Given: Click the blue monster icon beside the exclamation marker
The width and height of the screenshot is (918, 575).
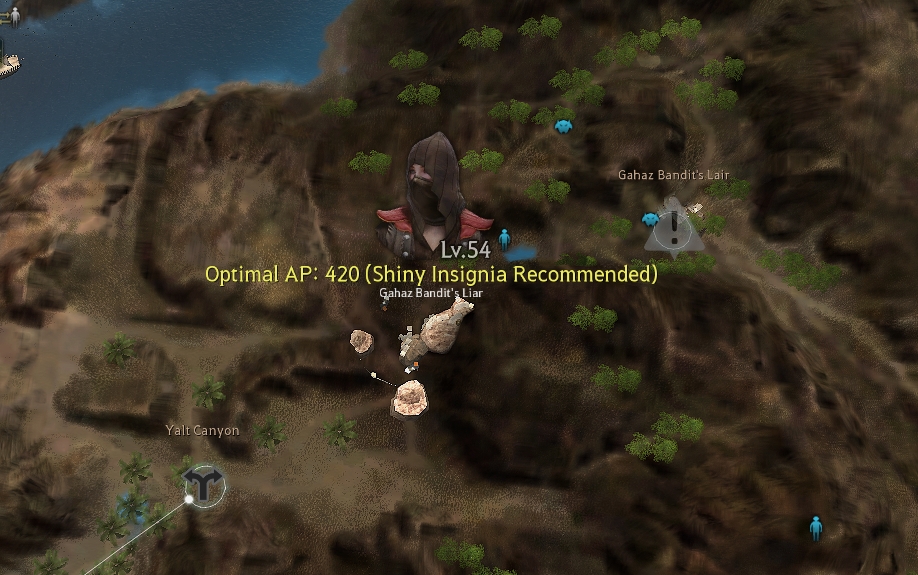Looking at the screenshot, I should [x=651, y=218].
